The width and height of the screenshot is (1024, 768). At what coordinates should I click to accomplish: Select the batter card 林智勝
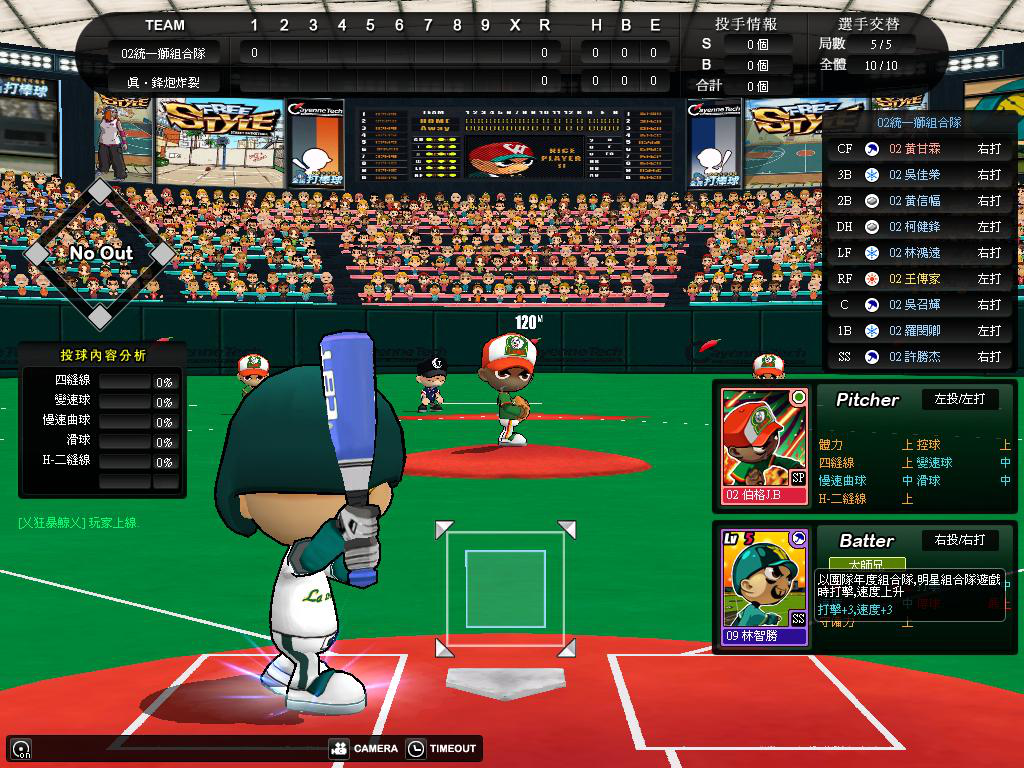[765, 586]
